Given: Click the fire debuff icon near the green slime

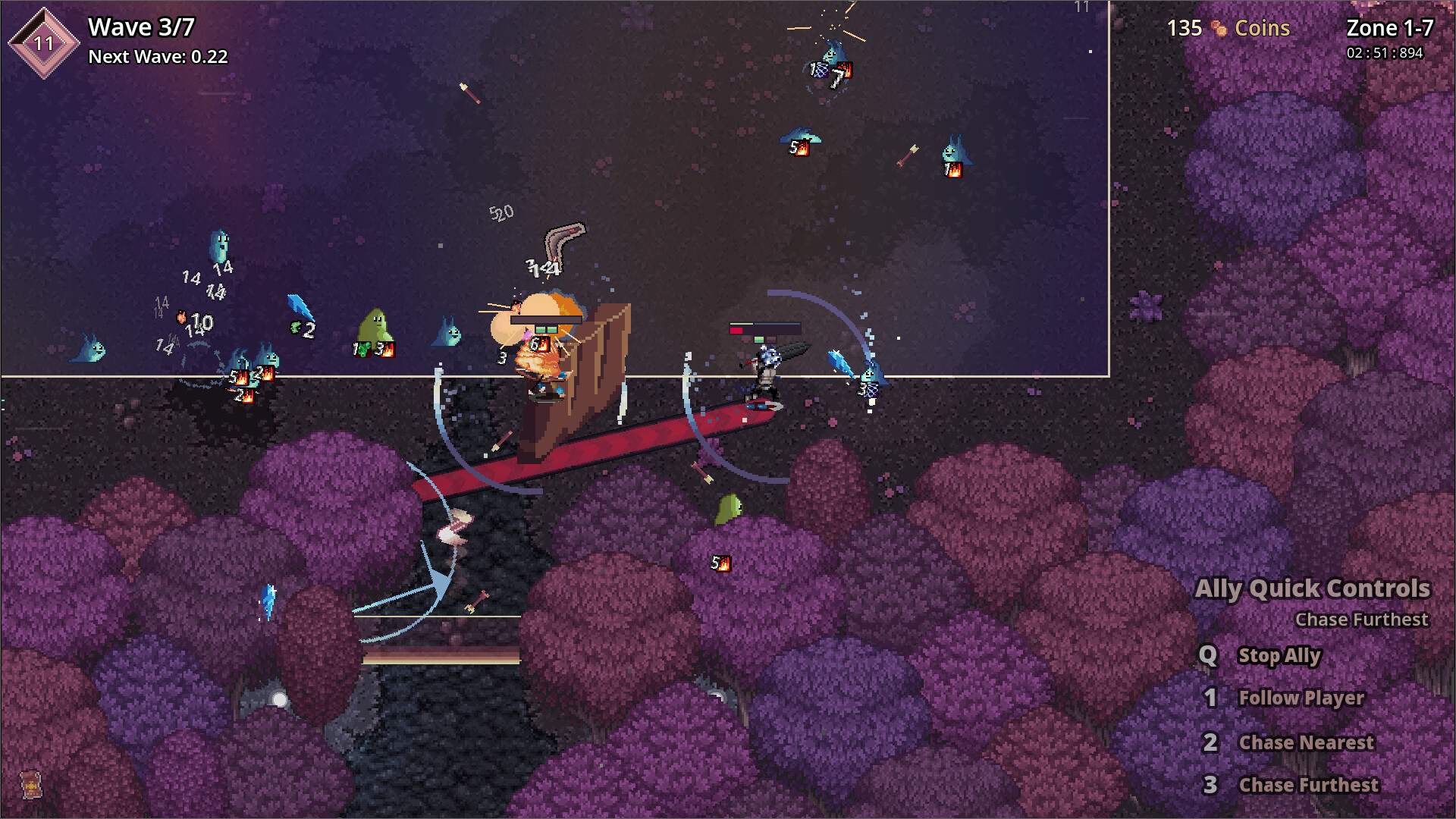Looking at the screenshot, I should (389, 351).
